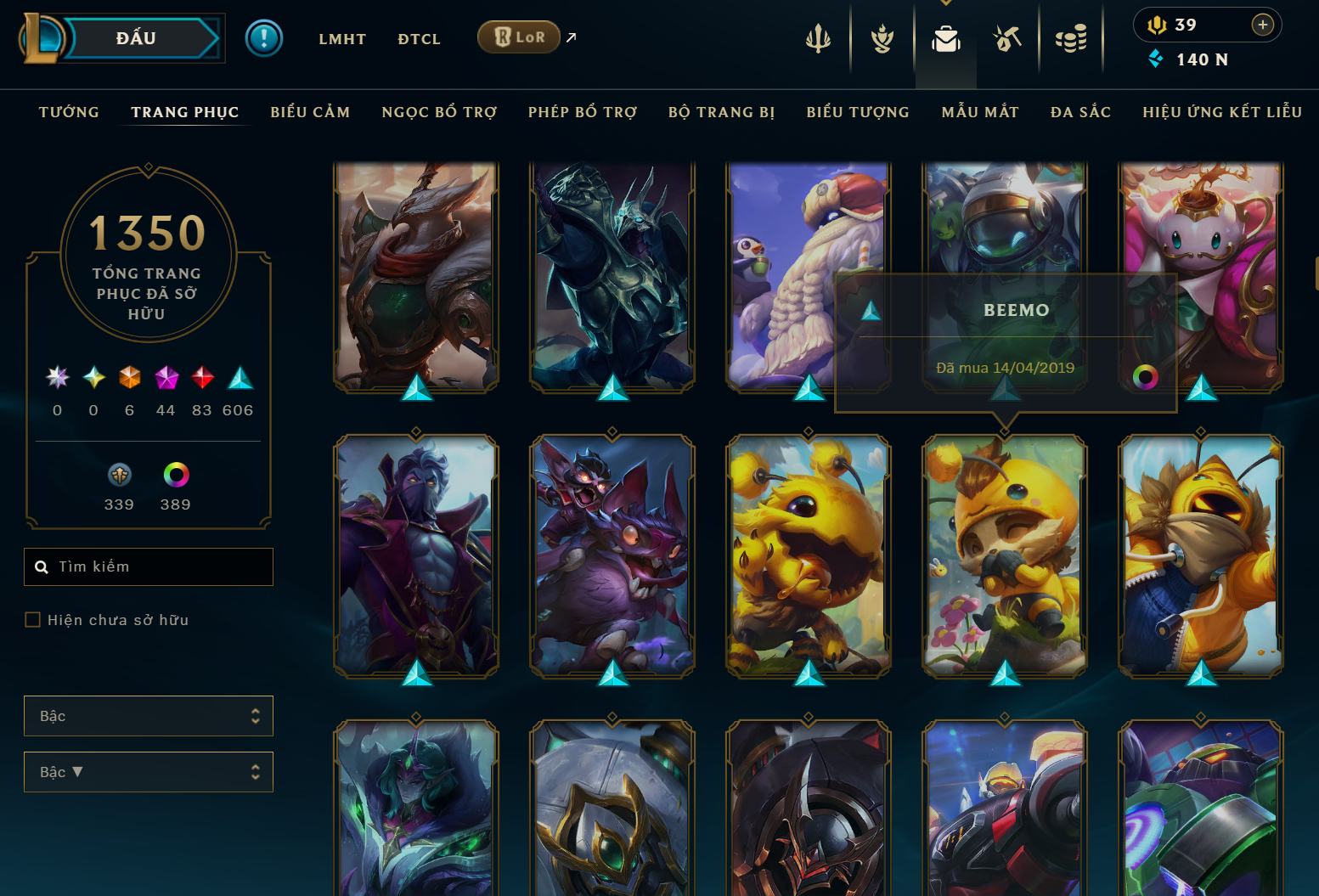Click the plus button to buy RP
This screenshot has width=1319, height=896.
pyautogui.click(x=1265, y=25)
